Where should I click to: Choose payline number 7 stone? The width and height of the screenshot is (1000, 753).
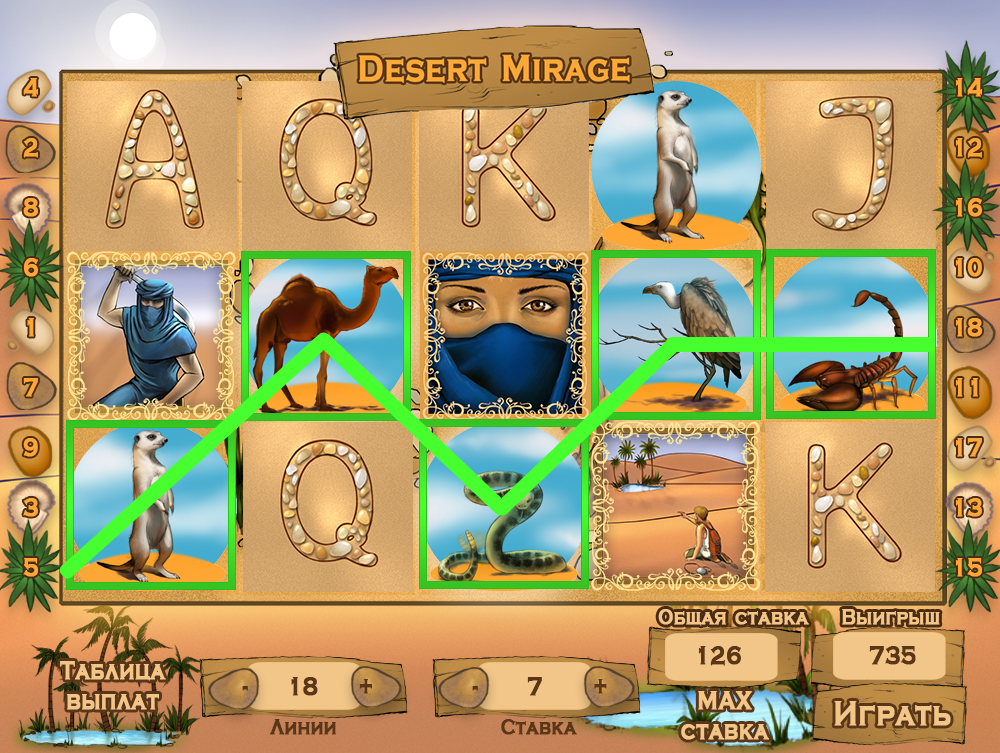pyautogui.click(x=31, y=387)
